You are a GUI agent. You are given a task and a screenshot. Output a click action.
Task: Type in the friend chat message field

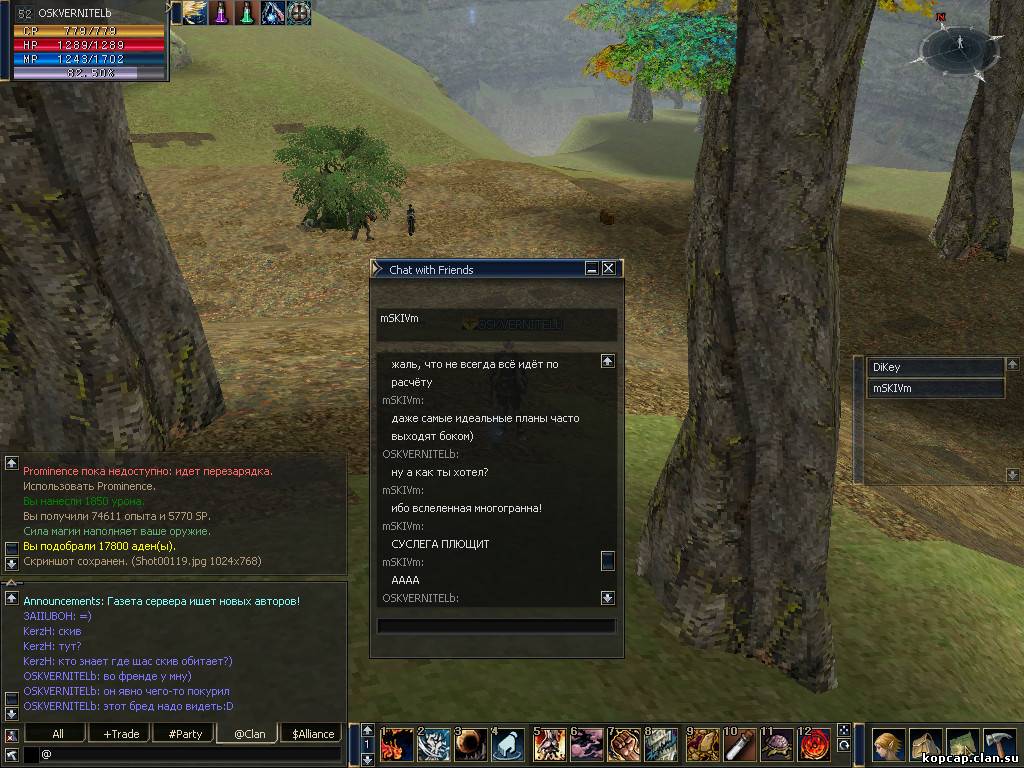(x=495, y=627)
